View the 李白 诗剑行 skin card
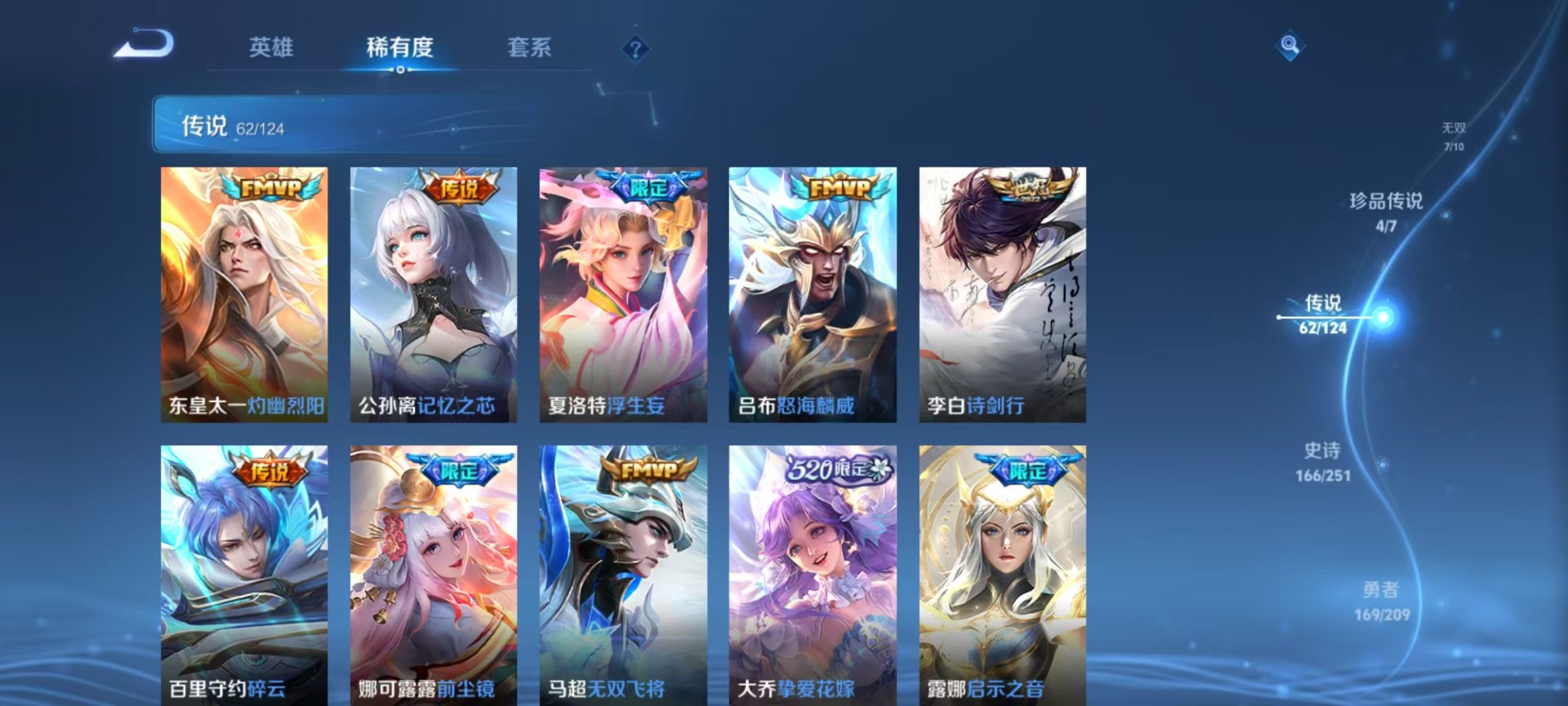This screenshot has height=706, width=1568. click(x=1002, y=294)
